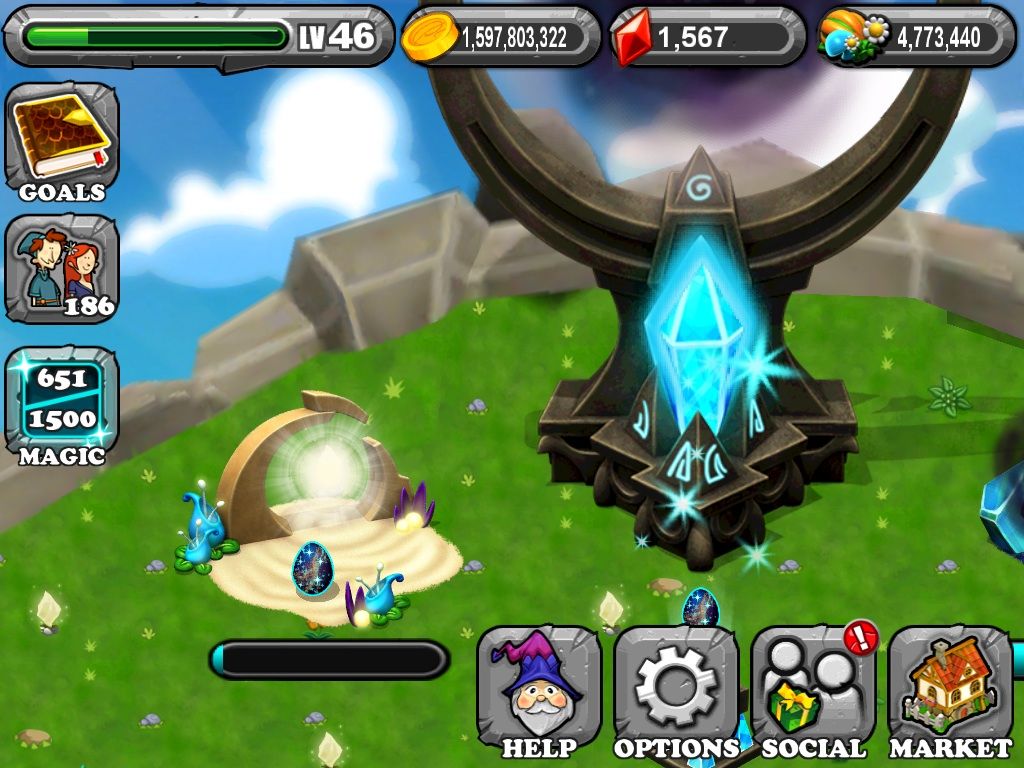
Task: Tap the red gem balance
Action: (707, 37)
